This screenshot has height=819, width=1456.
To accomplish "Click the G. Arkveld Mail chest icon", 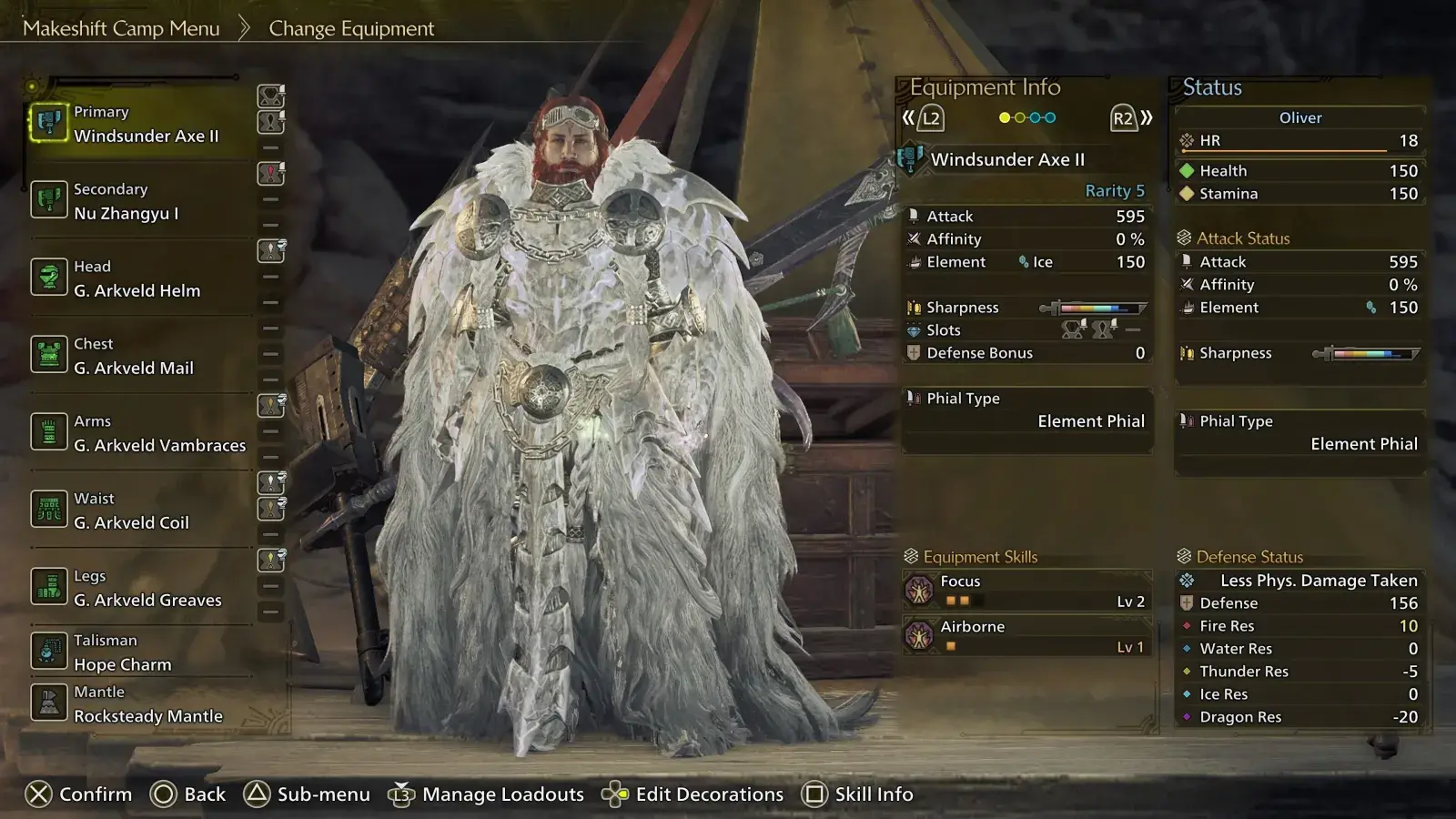I will pos(50,355).
